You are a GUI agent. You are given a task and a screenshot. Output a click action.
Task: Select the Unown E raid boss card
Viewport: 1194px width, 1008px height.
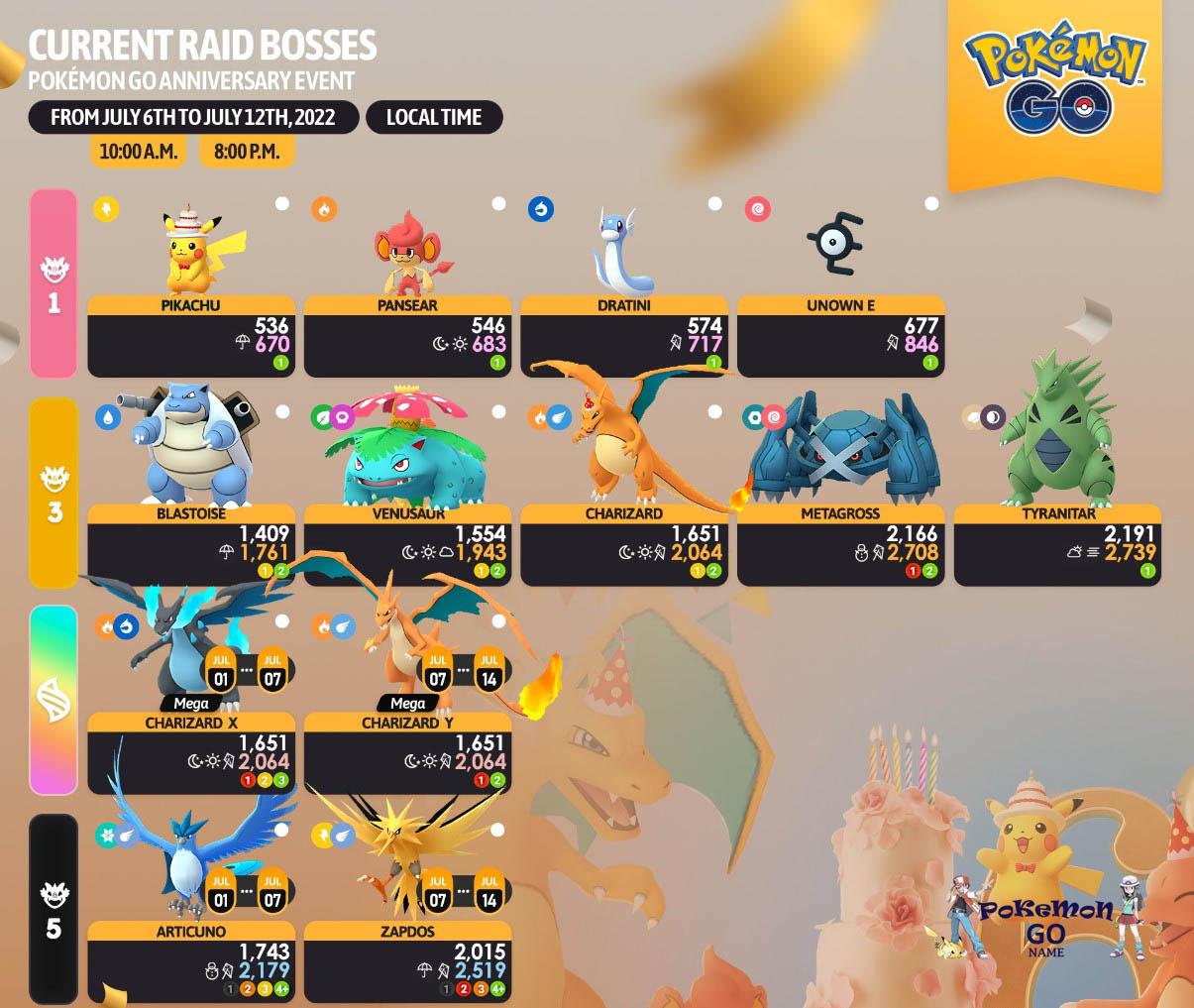(x=840, y=336)
